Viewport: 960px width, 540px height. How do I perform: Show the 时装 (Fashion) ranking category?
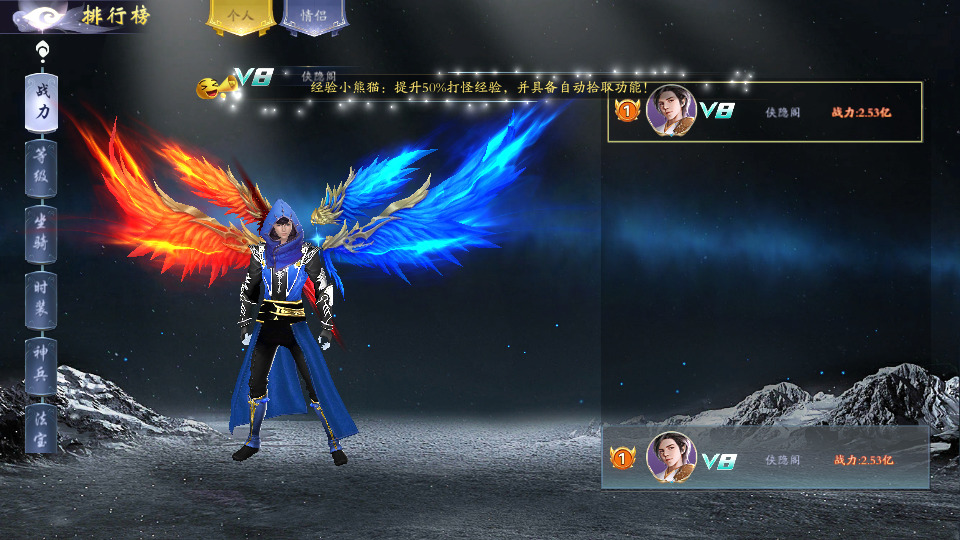(41, 298)
